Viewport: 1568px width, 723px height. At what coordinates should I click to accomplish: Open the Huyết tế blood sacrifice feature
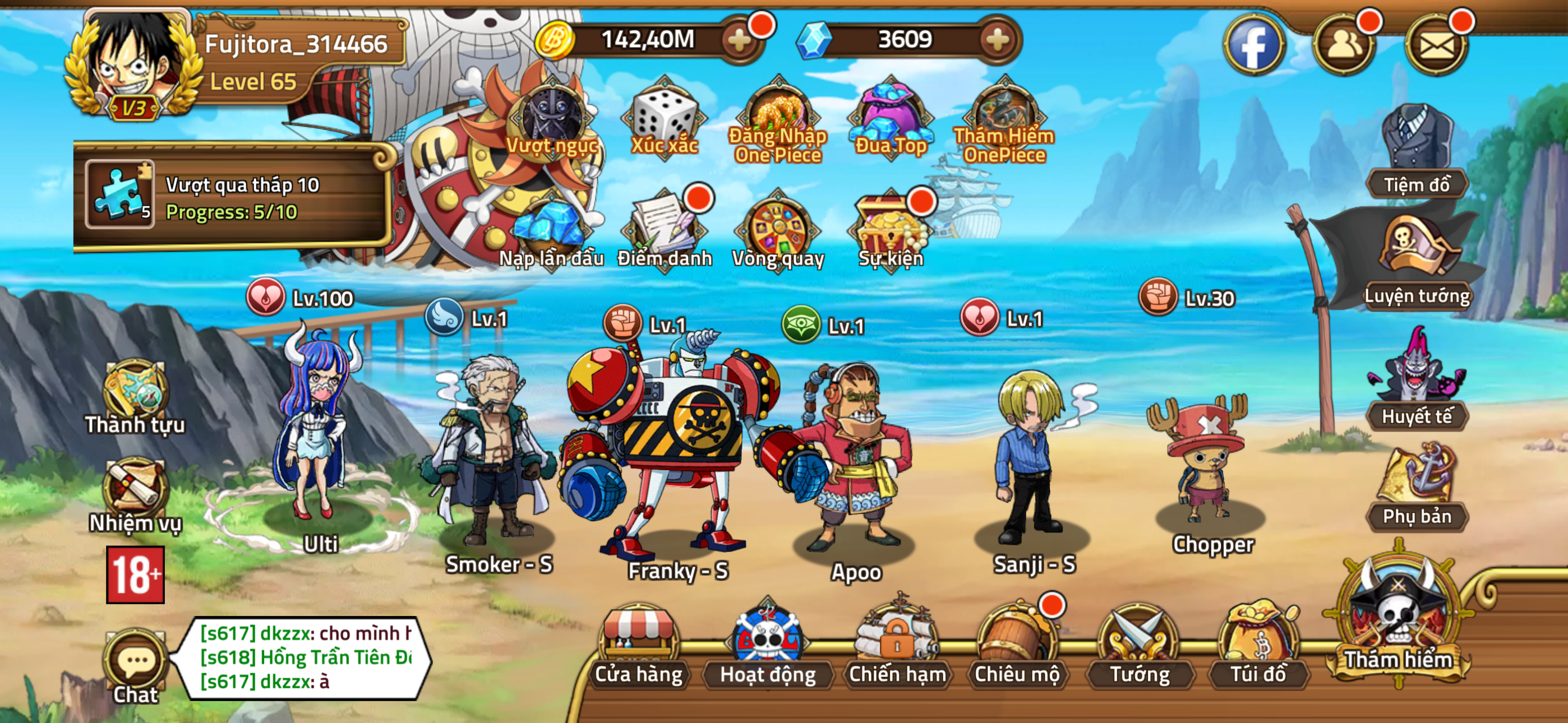click(1418, 383)
